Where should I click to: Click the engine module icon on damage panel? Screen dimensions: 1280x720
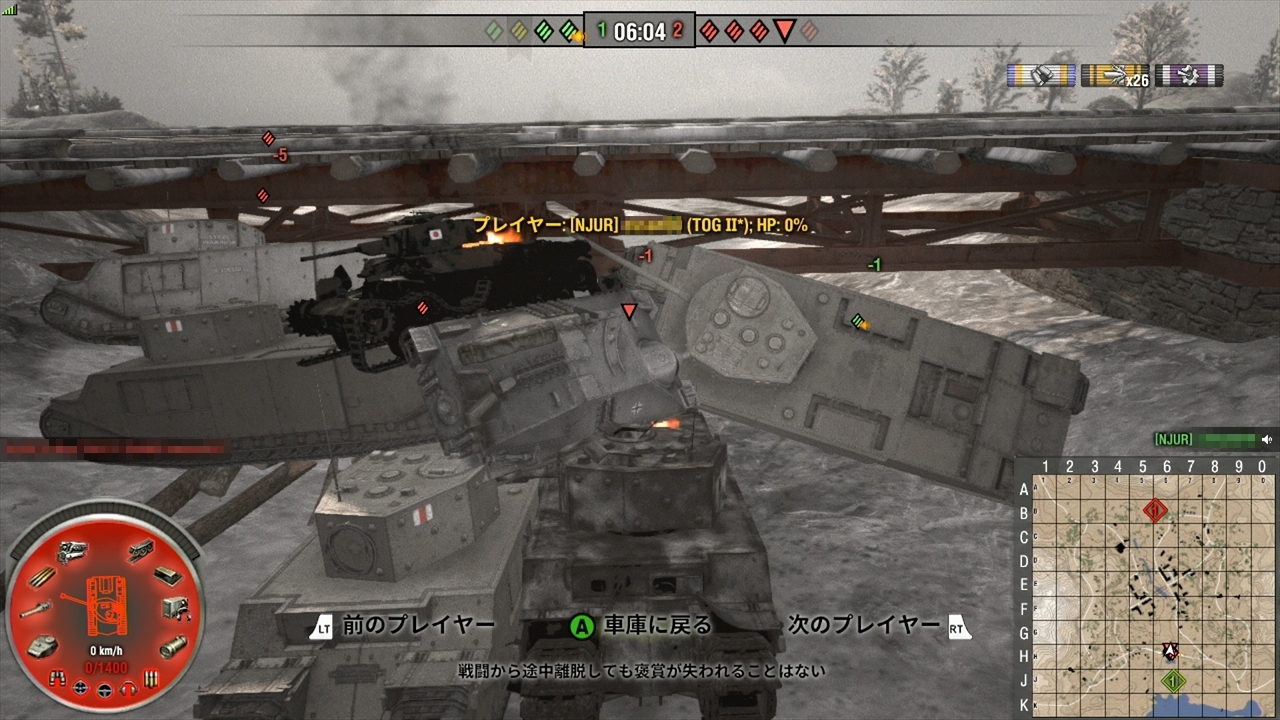tap(71, 550)
